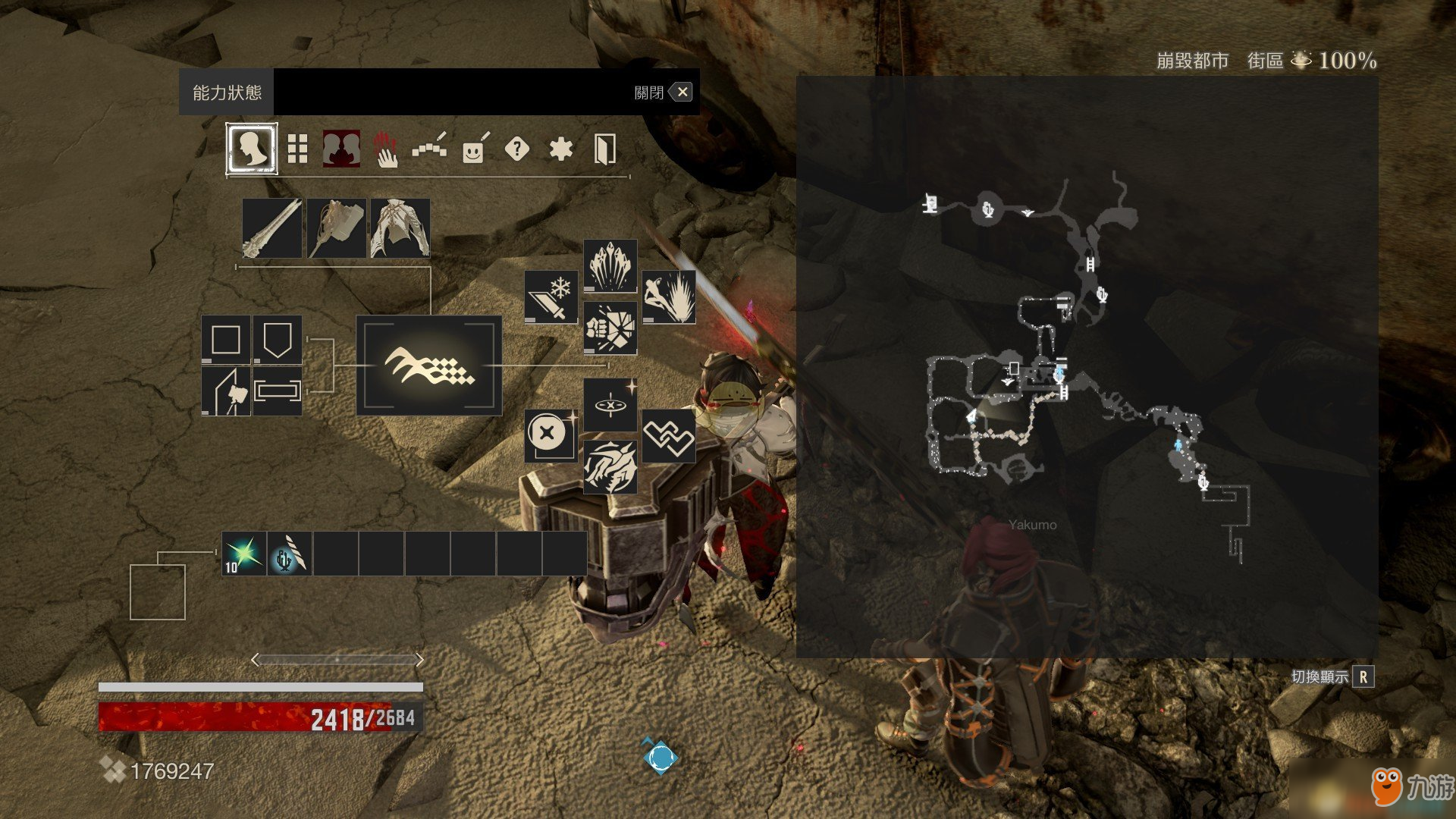Select the equipped sword weapon slot
1456x819 pixels.
click(x=272, y=228)
